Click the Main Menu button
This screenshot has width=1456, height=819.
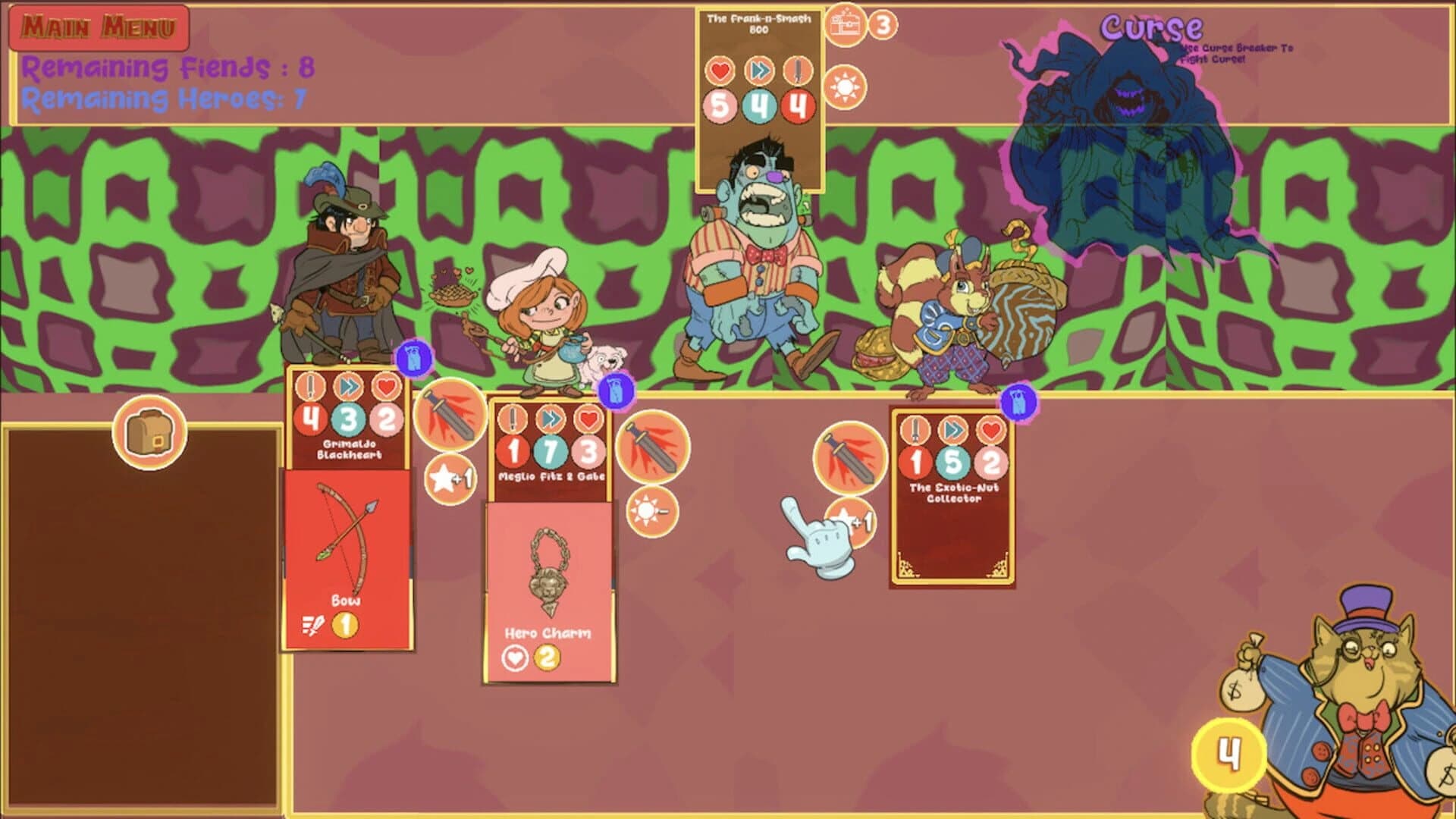coord(99,27)
